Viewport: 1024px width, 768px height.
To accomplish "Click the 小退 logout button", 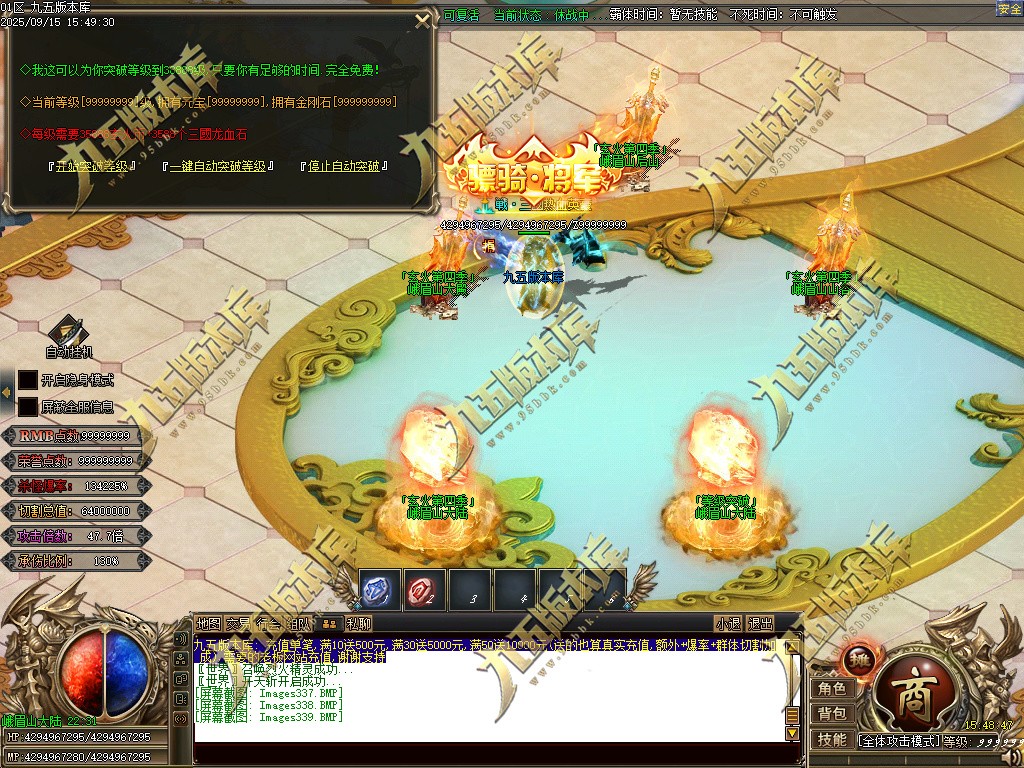I will tap(728, 624).
